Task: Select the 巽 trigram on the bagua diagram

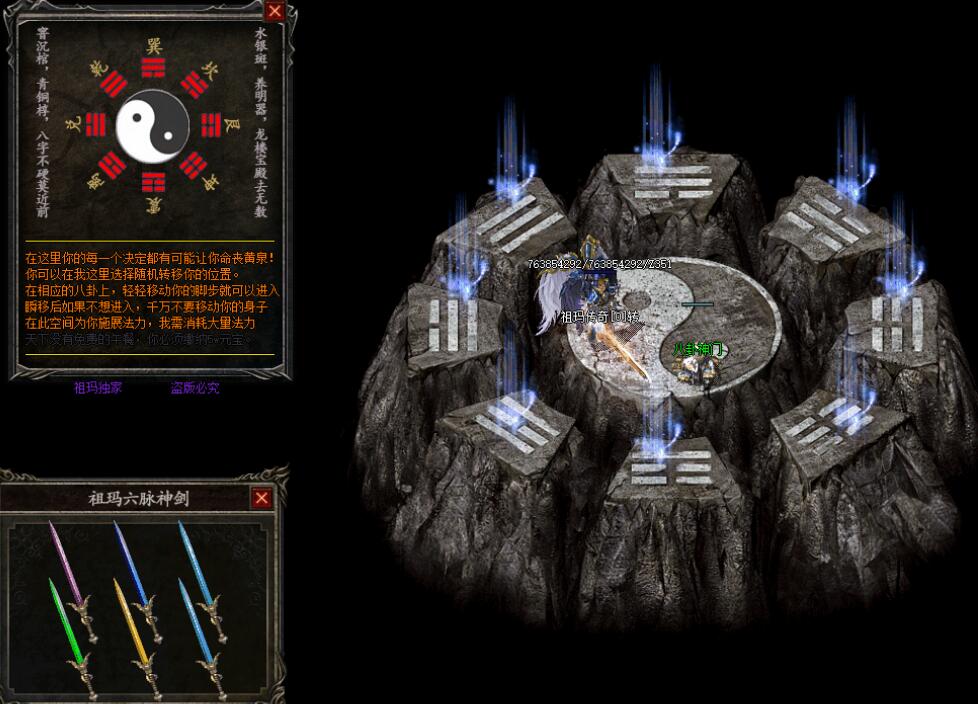Action: 152,66
